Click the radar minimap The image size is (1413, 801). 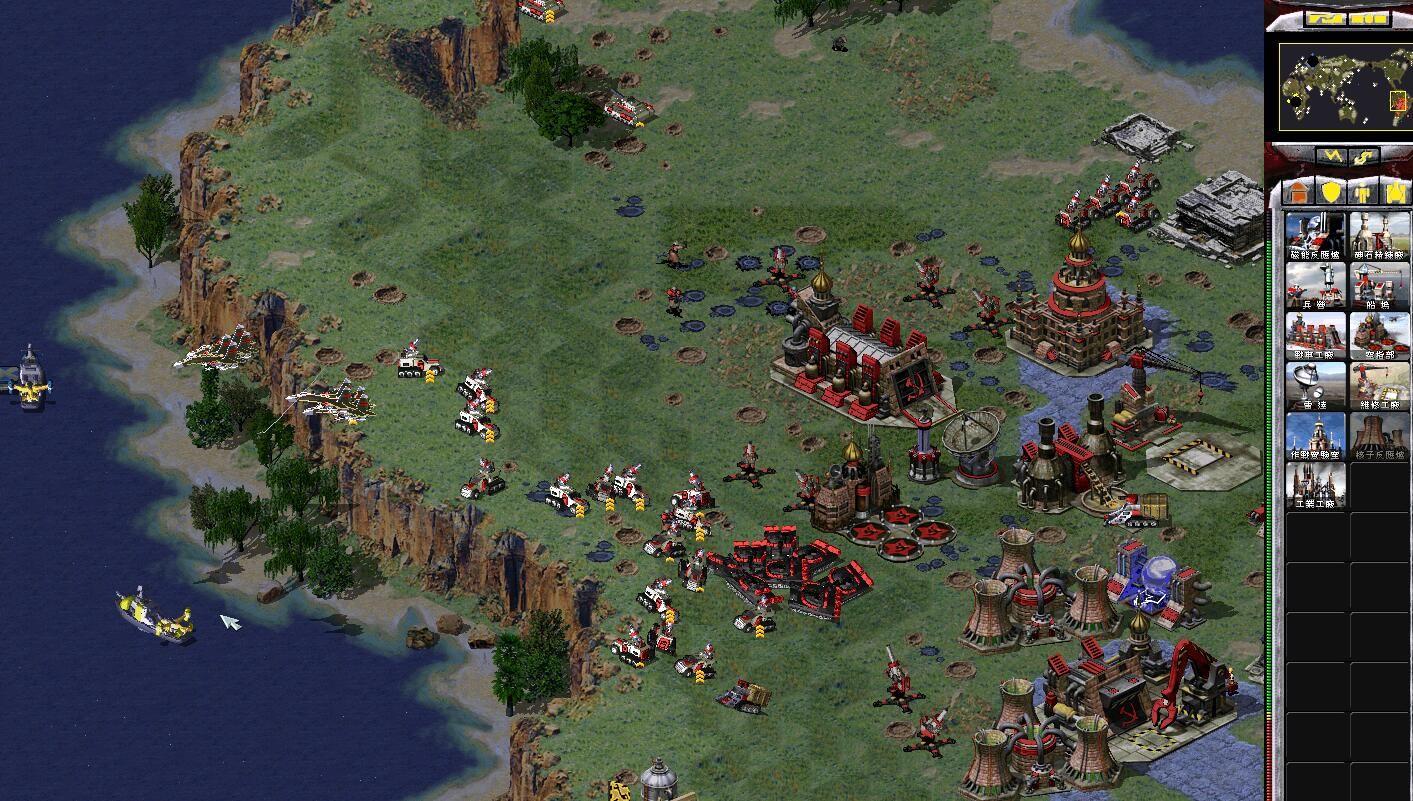coord(1344,85)
